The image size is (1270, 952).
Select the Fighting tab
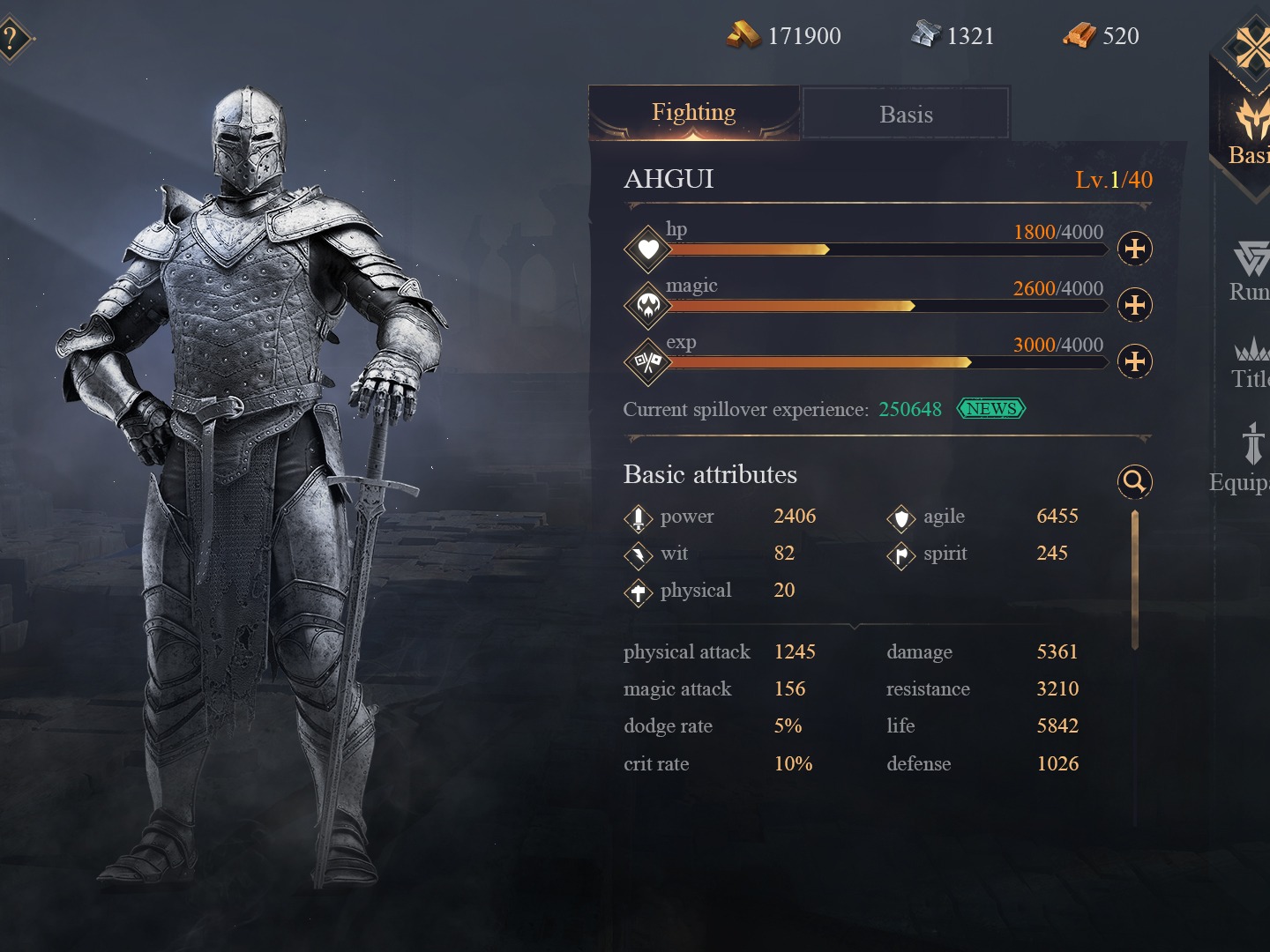694,112
